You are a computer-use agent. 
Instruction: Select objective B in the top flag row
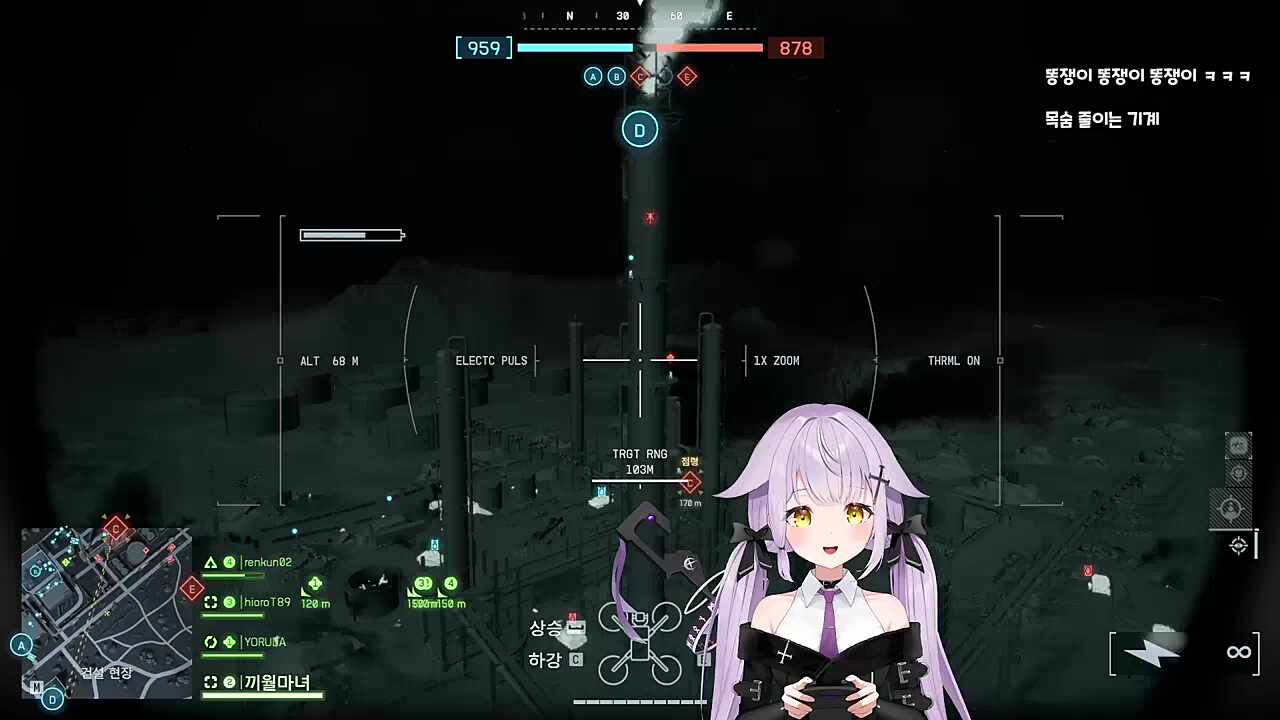point(617,76)
